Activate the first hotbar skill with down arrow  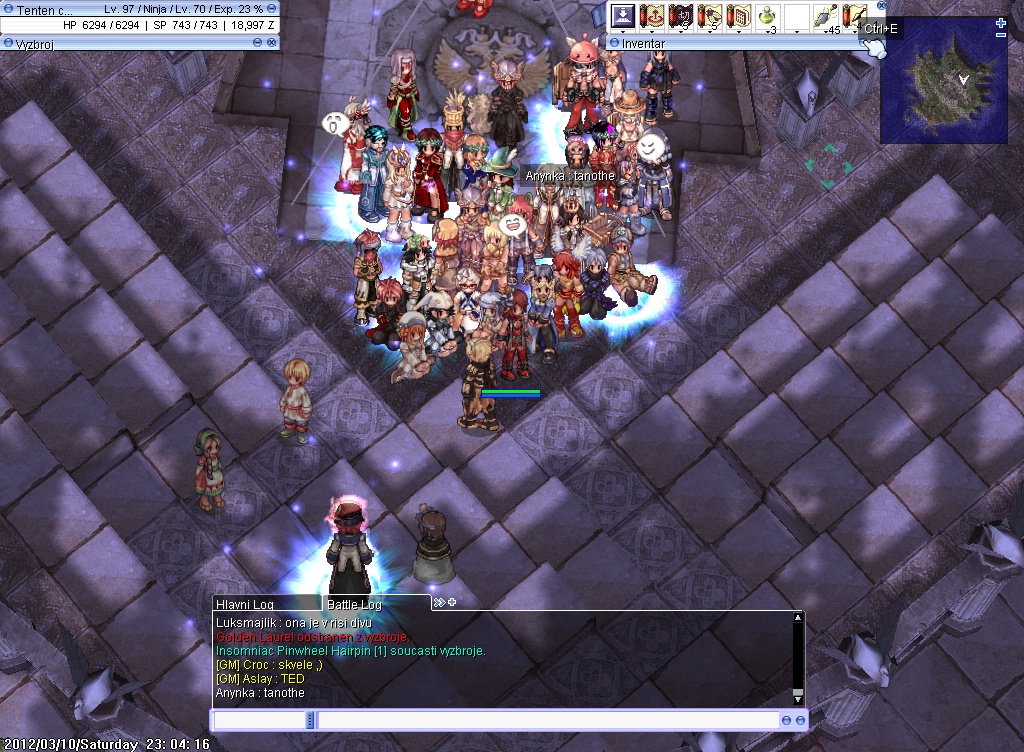click(x=624, y=17)
